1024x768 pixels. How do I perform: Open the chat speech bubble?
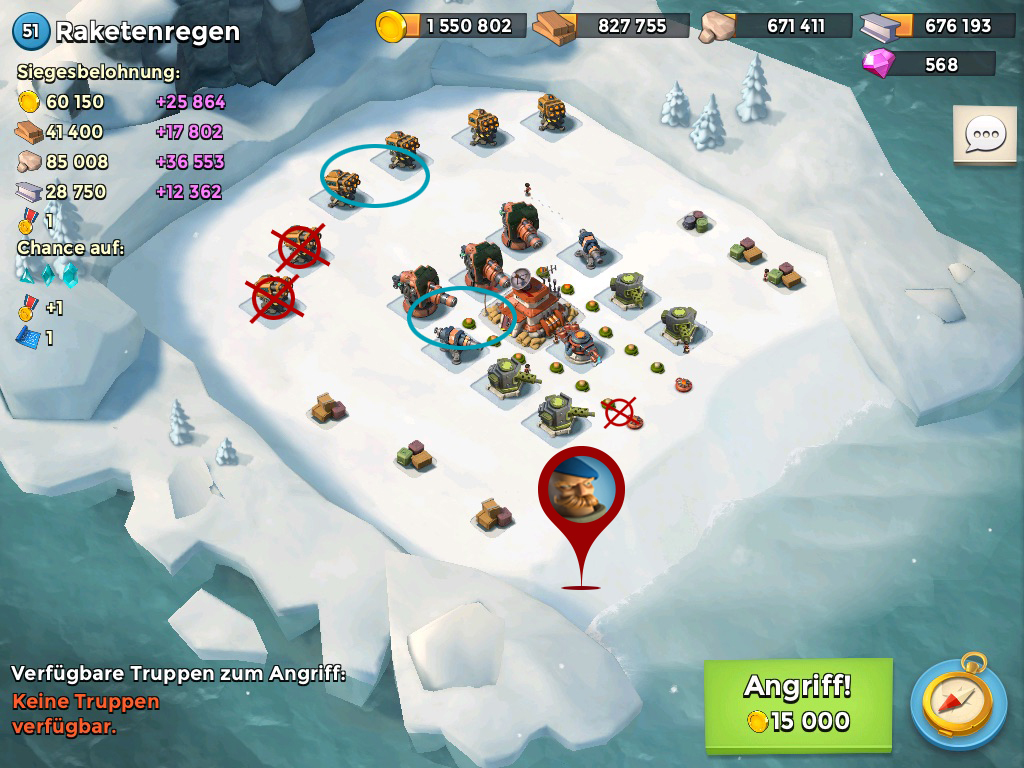click(x=984, y=134)
